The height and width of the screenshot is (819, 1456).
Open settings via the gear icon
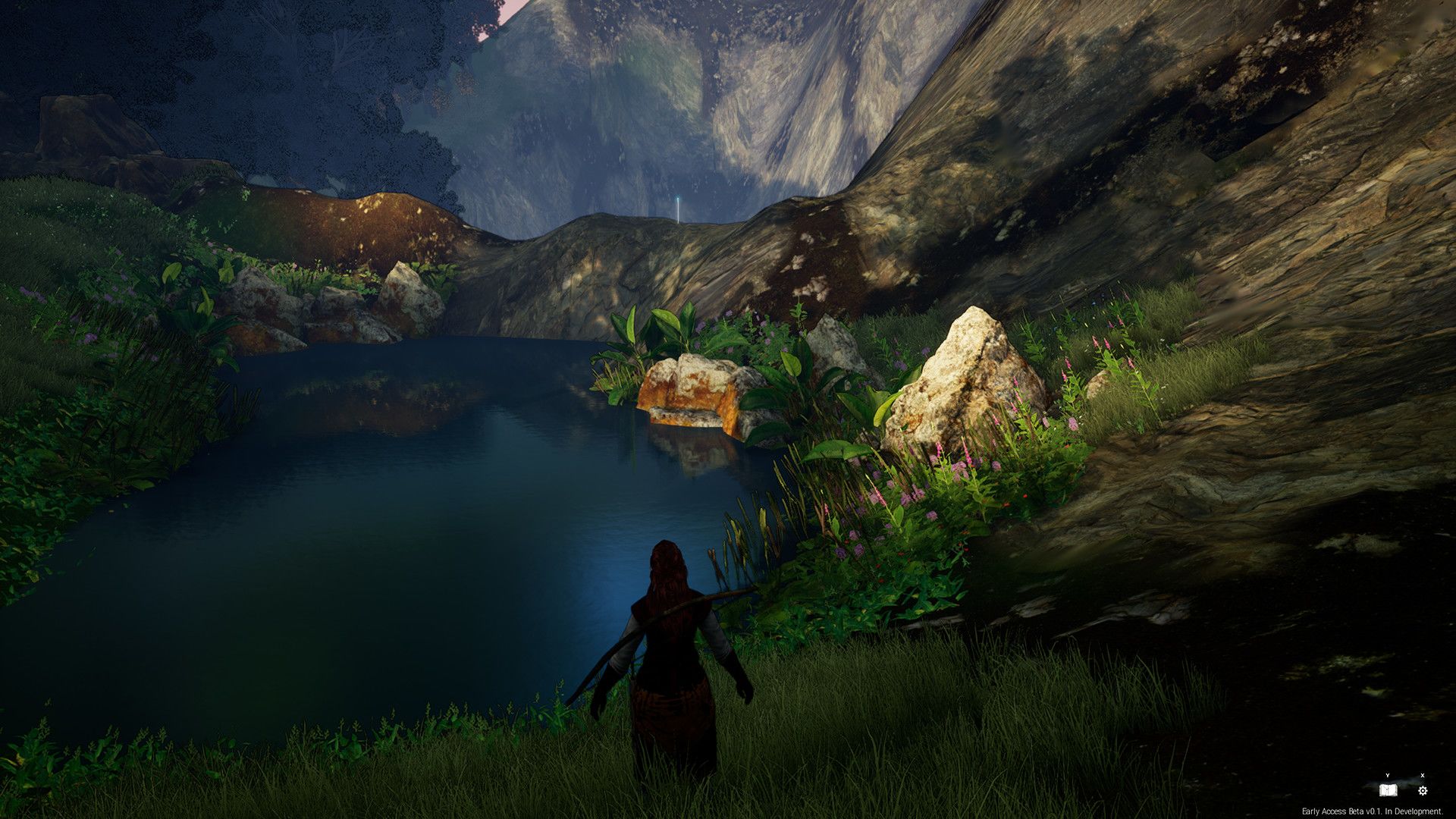(x=1423, y=791)
